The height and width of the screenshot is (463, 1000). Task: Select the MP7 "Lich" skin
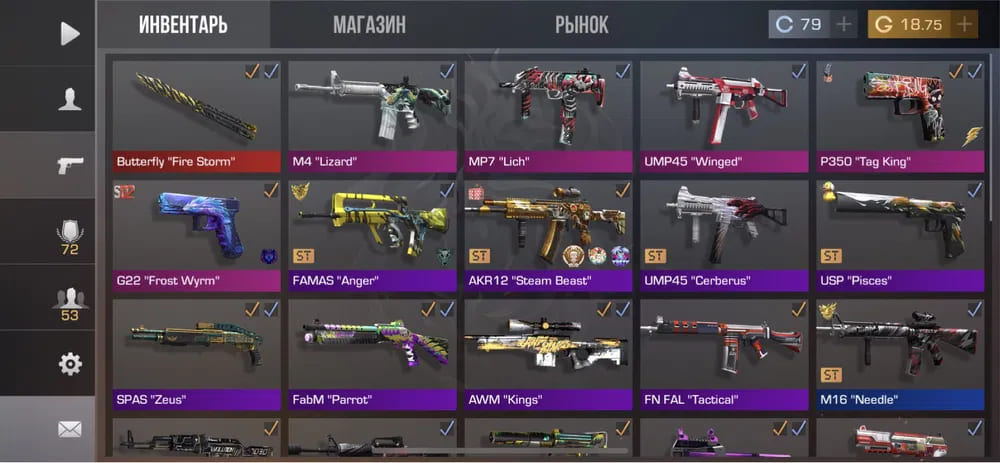coord(548,115)
